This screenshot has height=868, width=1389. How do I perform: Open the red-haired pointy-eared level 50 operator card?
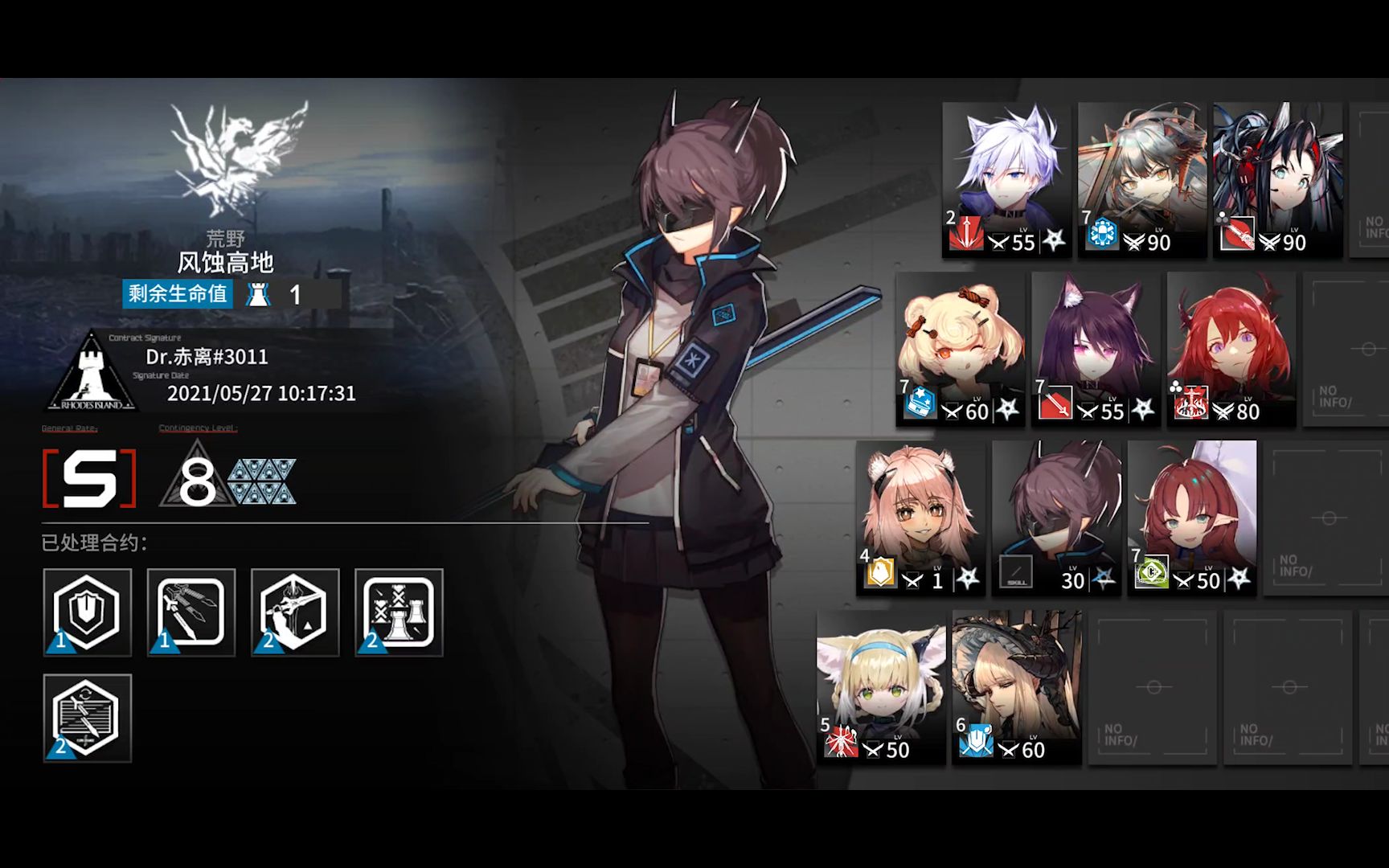click(x=1191, y=517)
